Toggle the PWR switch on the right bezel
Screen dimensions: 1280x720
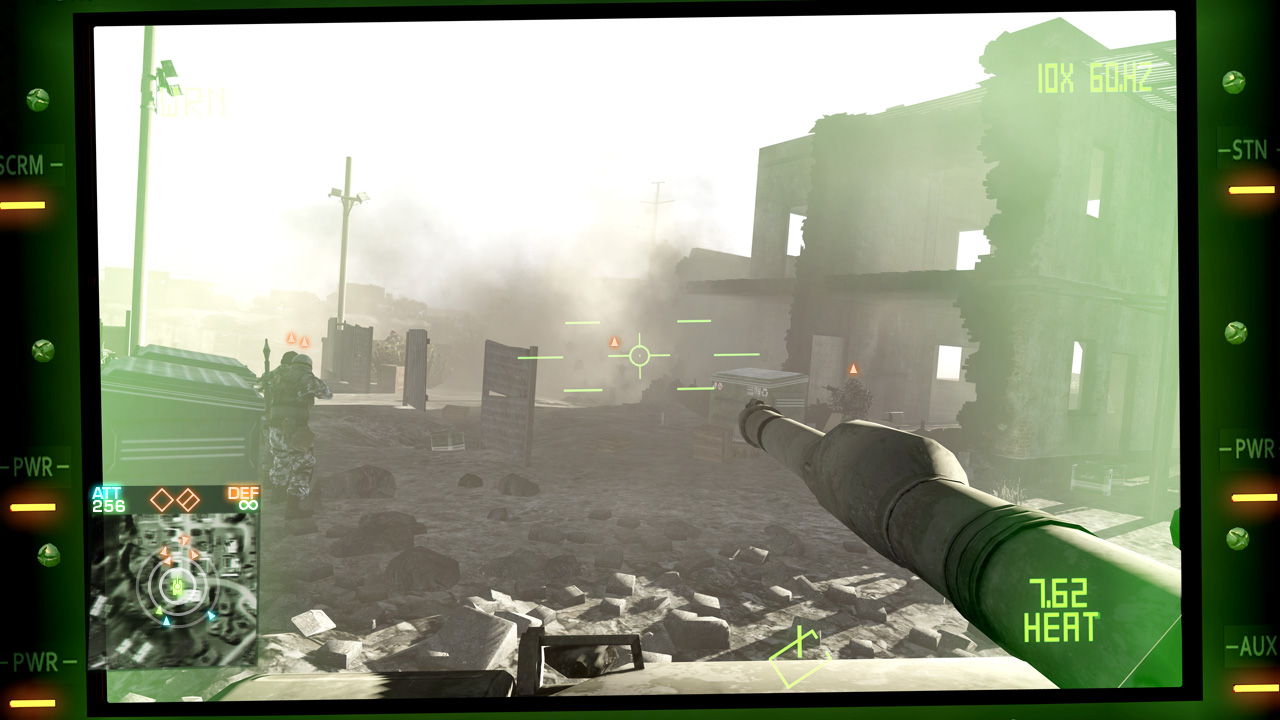(x=1253, y=448)
